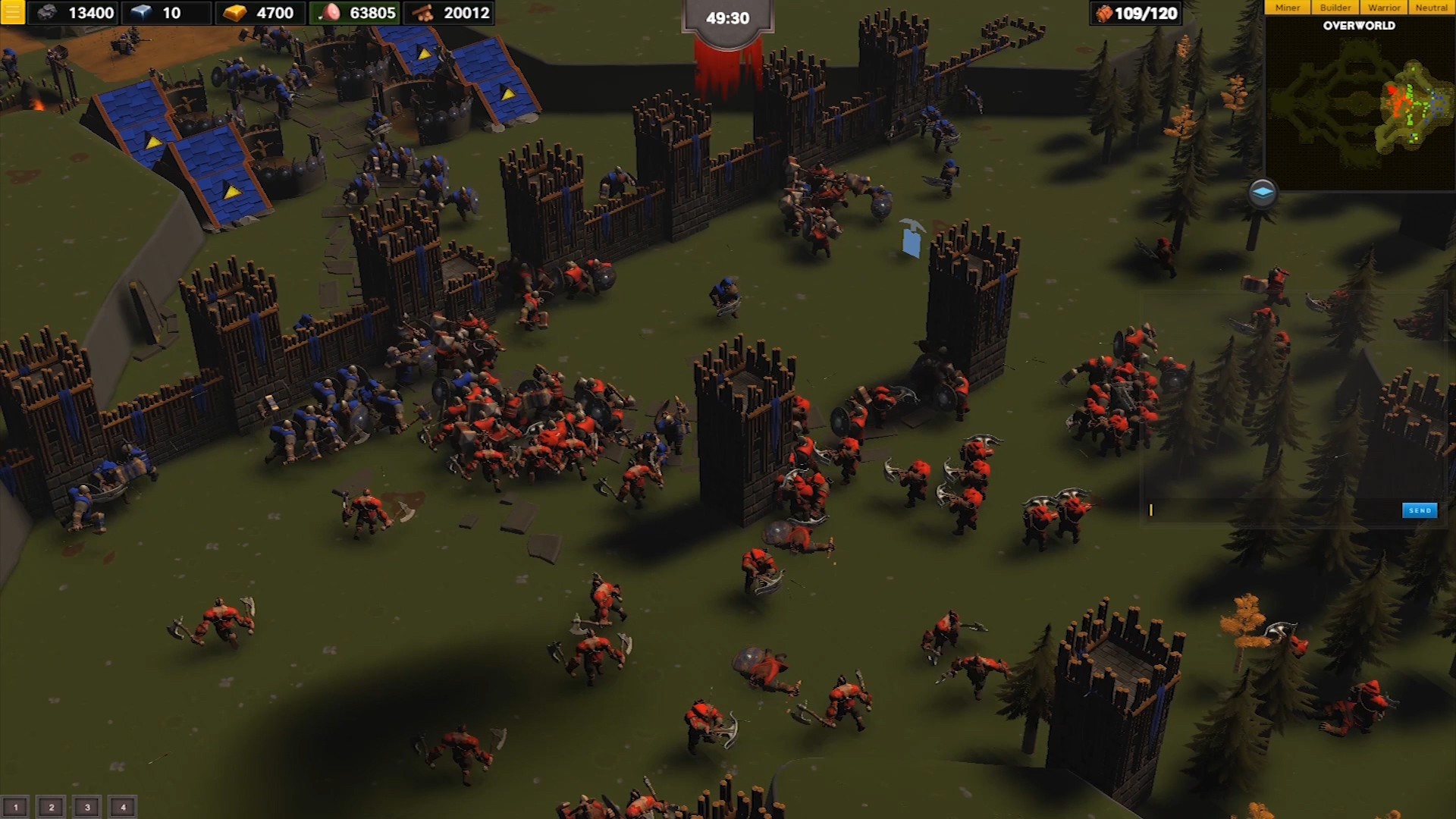Select control group 1 button

pyautogui.click(x=16, y=806)
